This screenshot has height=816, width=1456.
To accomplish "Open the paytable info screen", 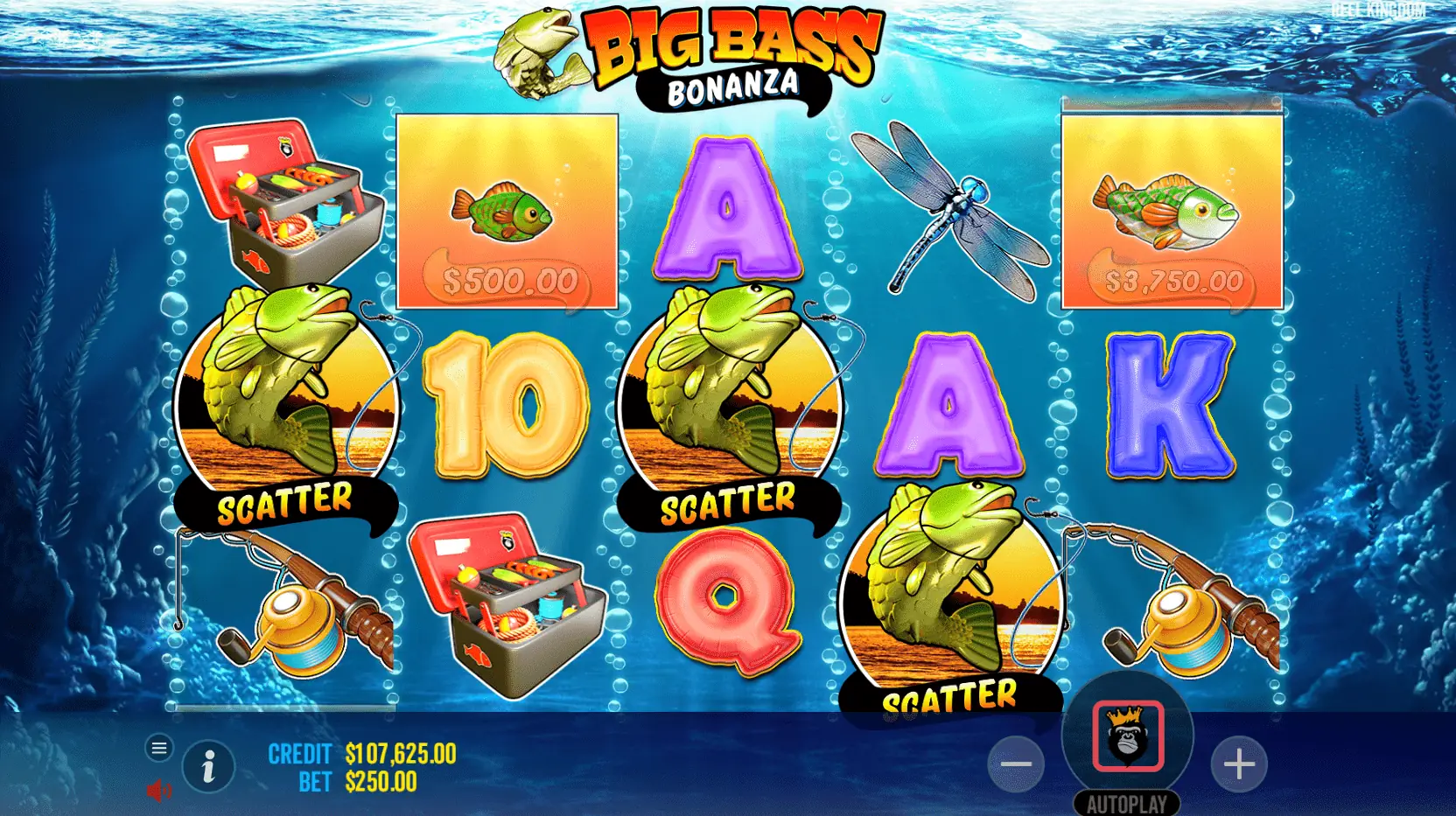I will pyautogui.click(x=208, y=765).
